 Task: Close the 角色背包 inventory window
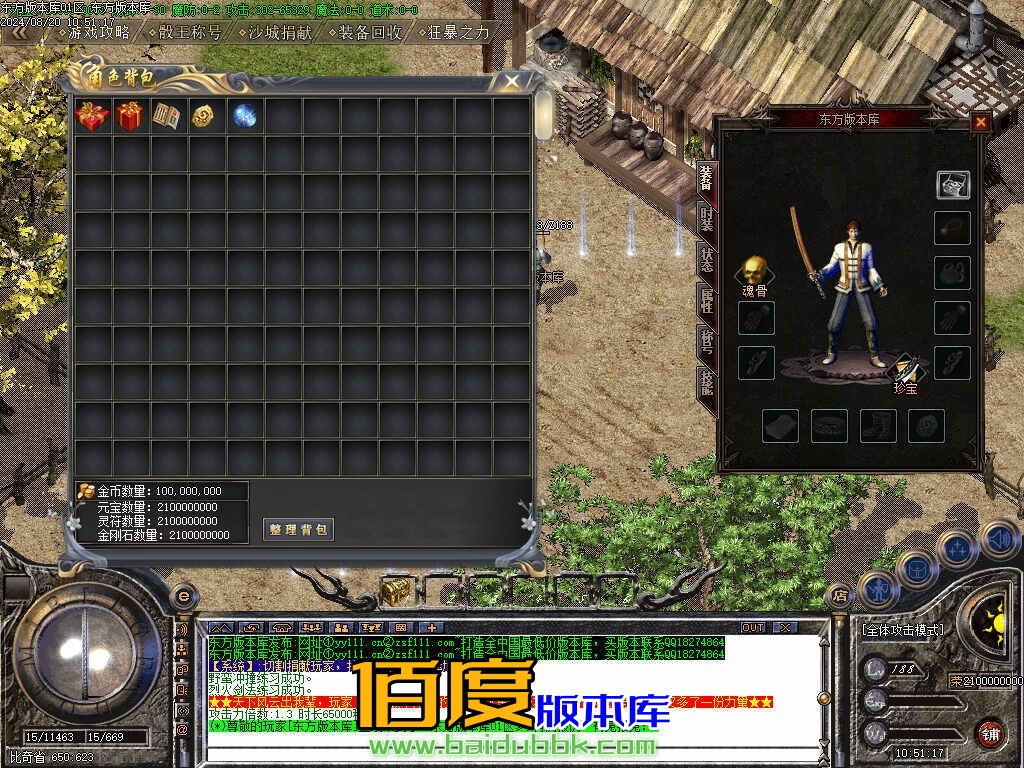click(x=512, y=81)
